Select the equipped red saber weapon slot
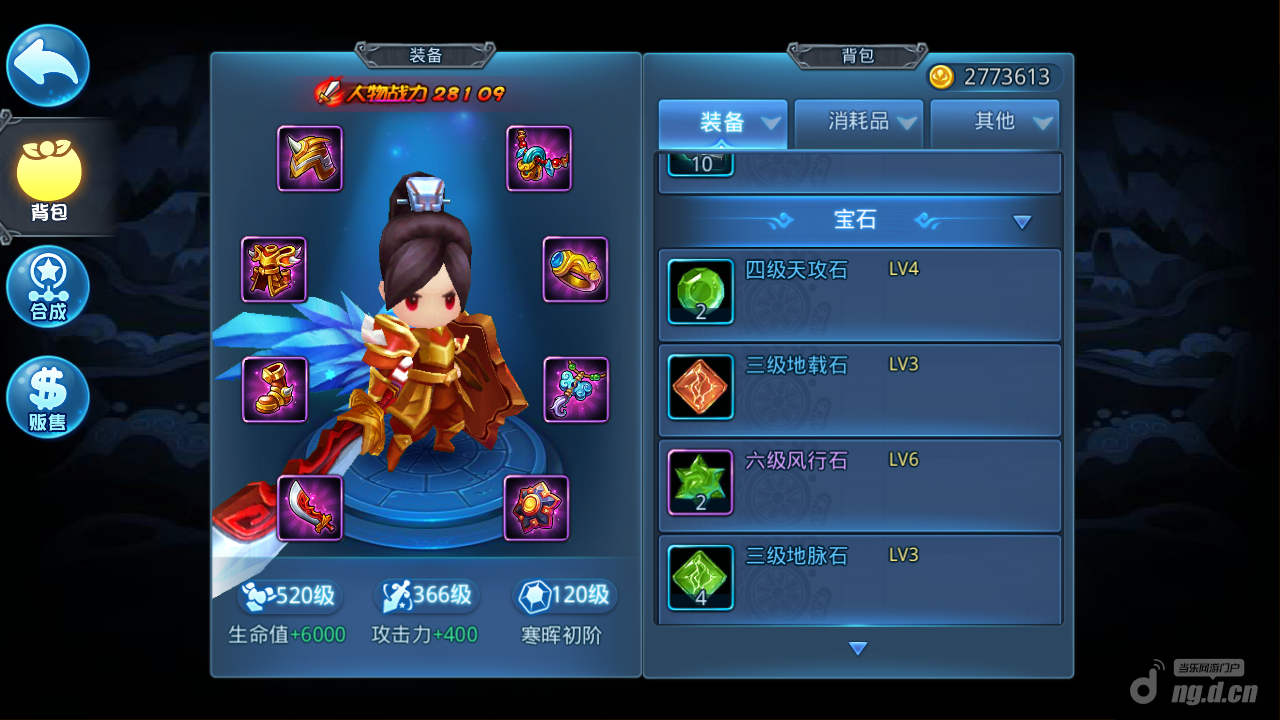The width and height of the screenshot is (1280, 720). [x=310, y=508]
